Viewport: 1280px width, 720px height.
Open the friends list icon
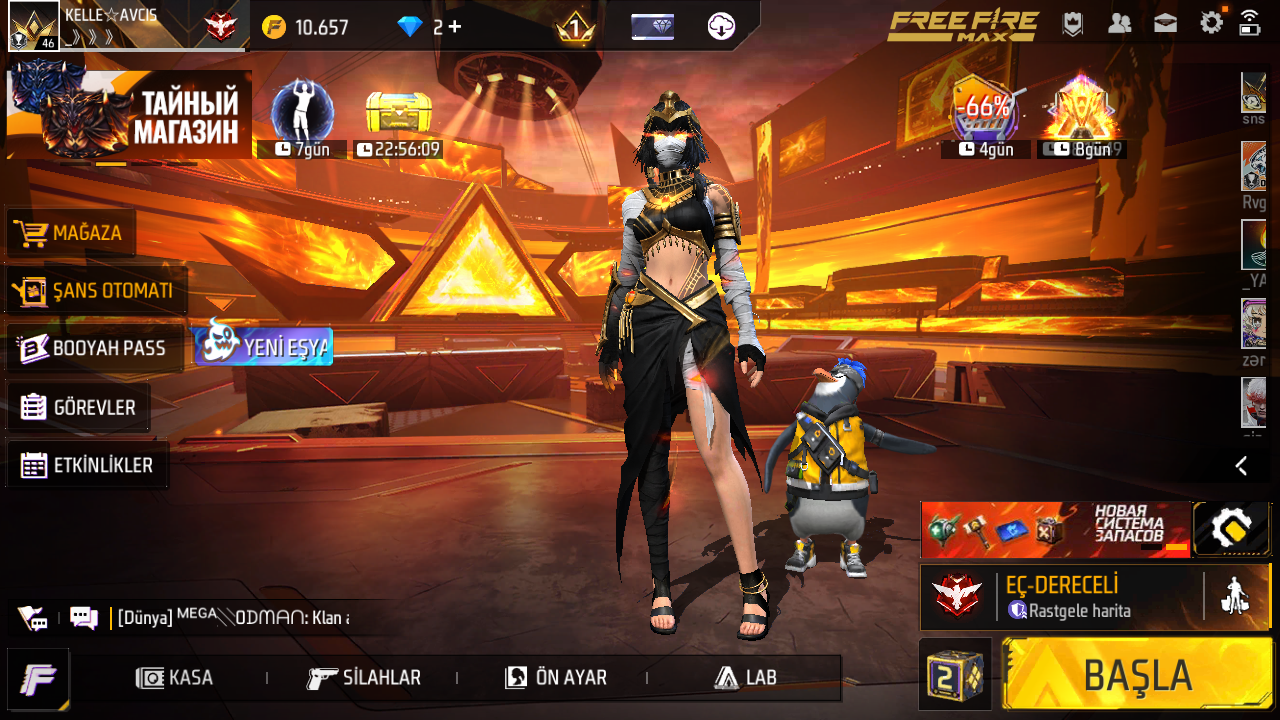[1119, 23]
